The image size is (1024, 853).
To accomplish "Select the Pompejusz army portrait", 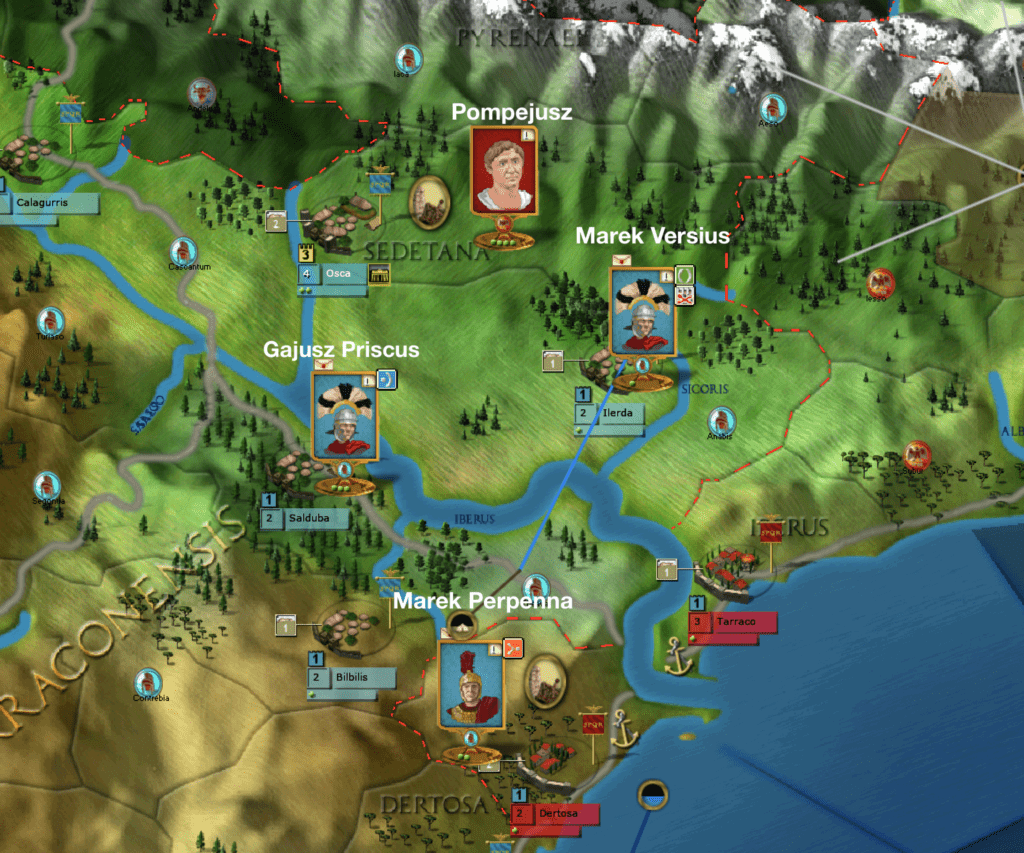I will tap(504, 171).
